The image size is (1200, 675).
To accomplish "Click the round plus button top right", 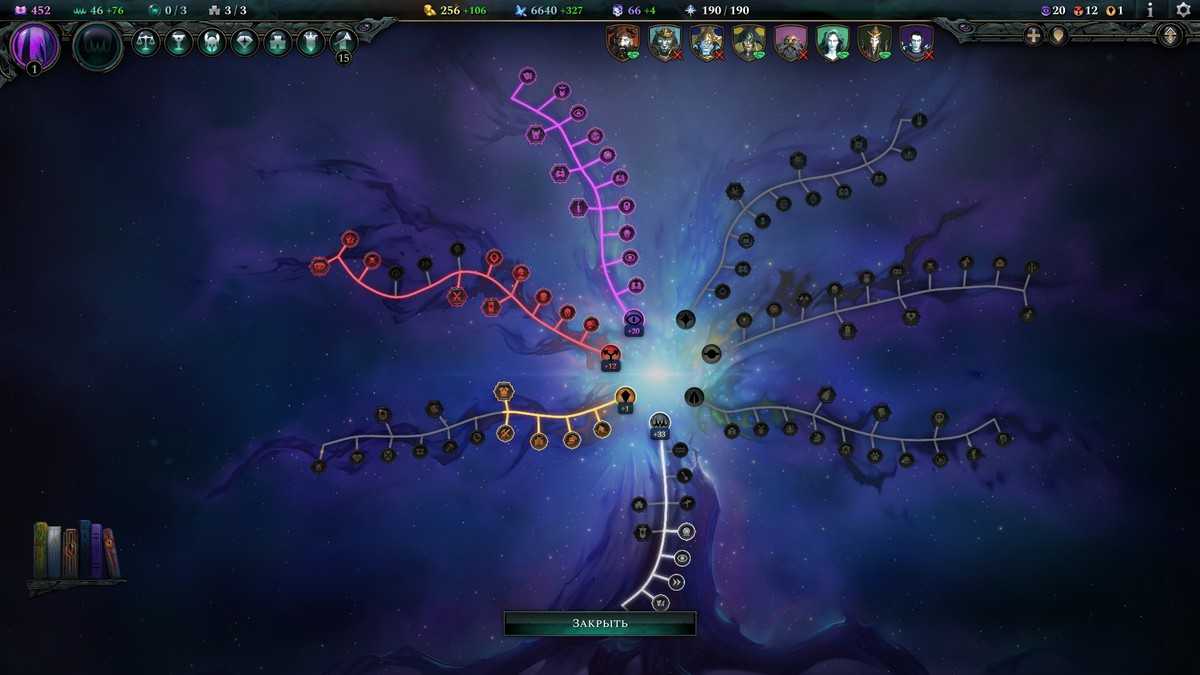I will pyautogui.click(x=1033, y=36).
